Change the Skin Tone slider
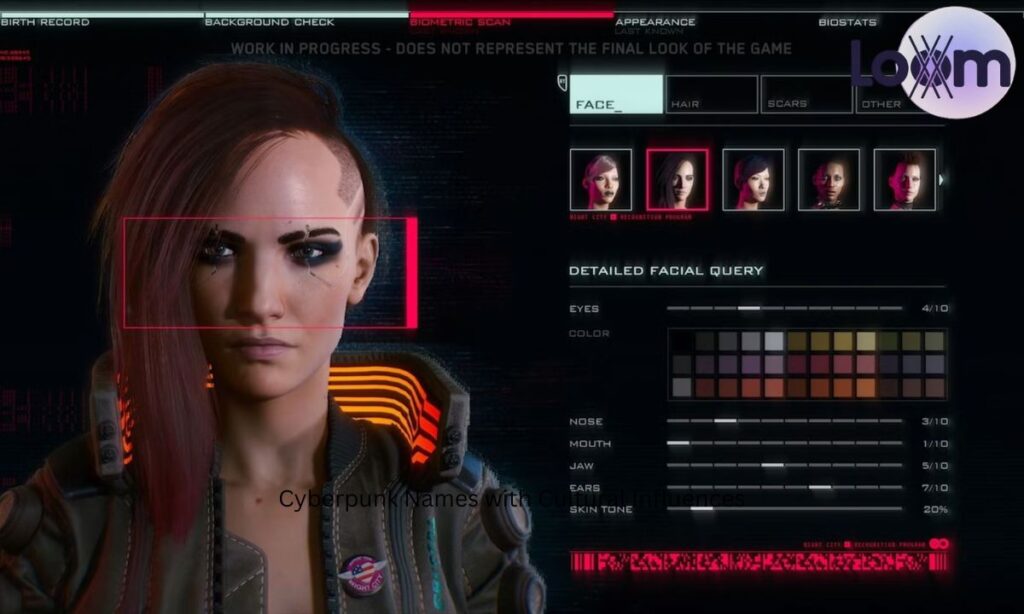 point(702,509)
